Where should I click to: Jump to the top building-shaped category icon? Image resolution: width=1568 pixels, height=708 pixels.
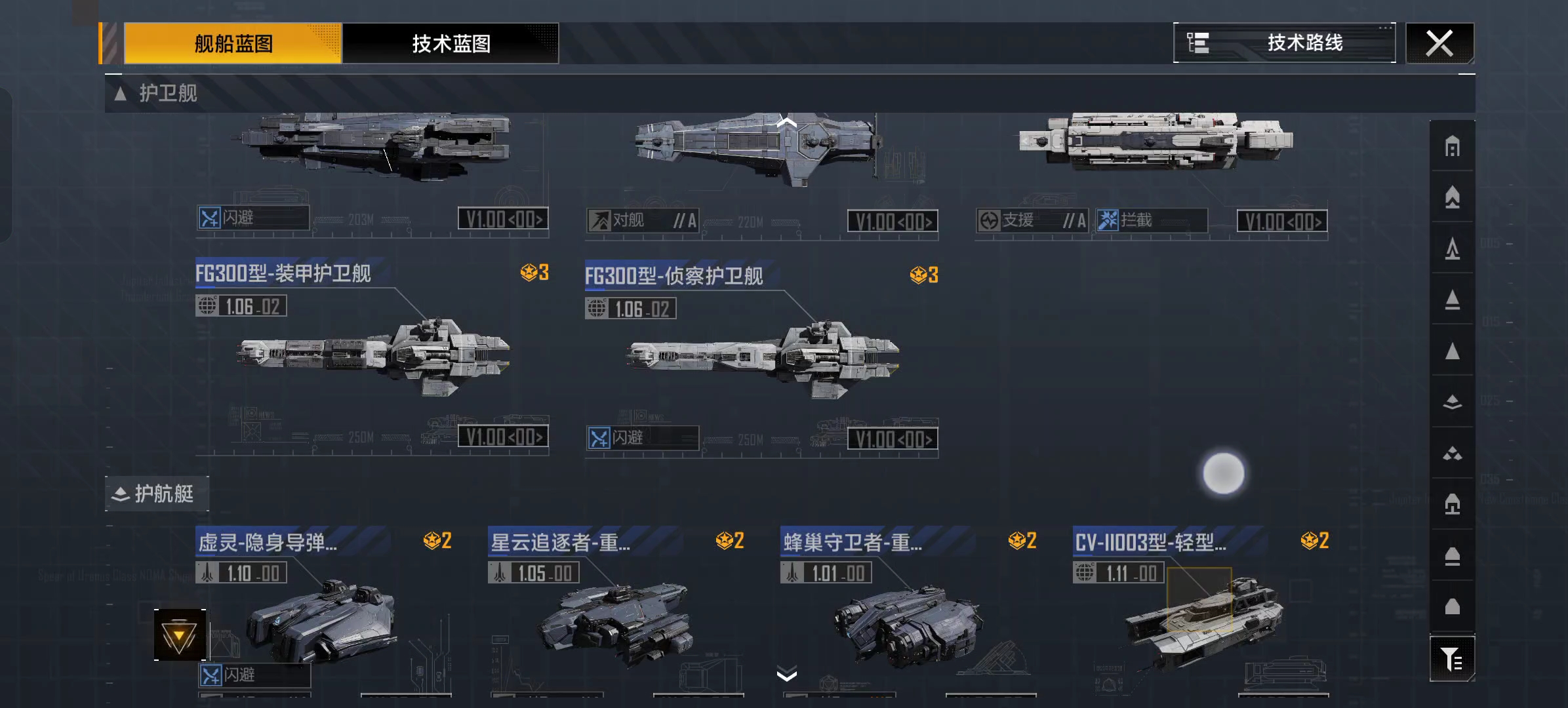(1452, 146)
